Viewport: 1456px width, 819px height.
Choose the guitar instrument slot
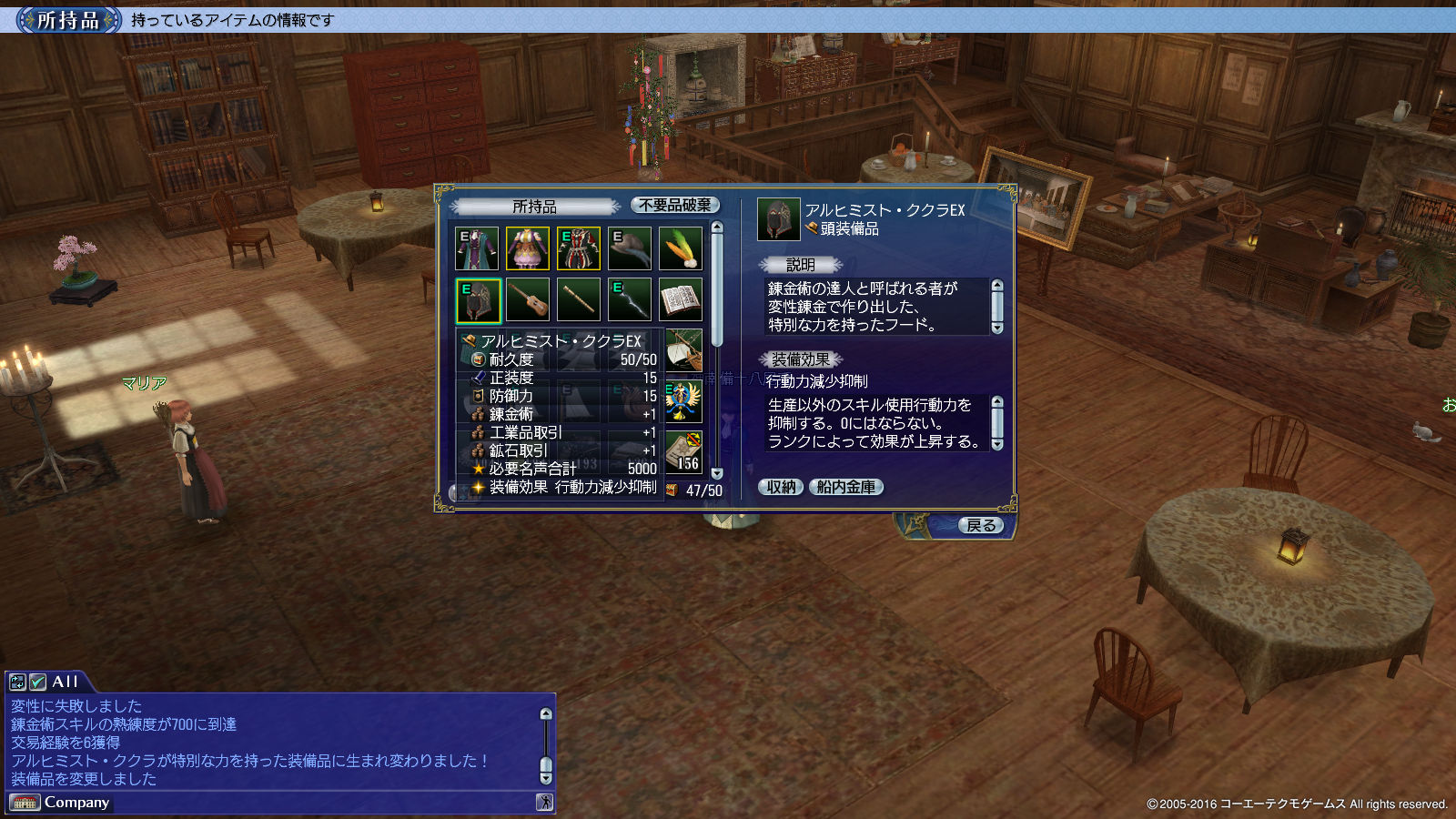[x=528, y=299]
